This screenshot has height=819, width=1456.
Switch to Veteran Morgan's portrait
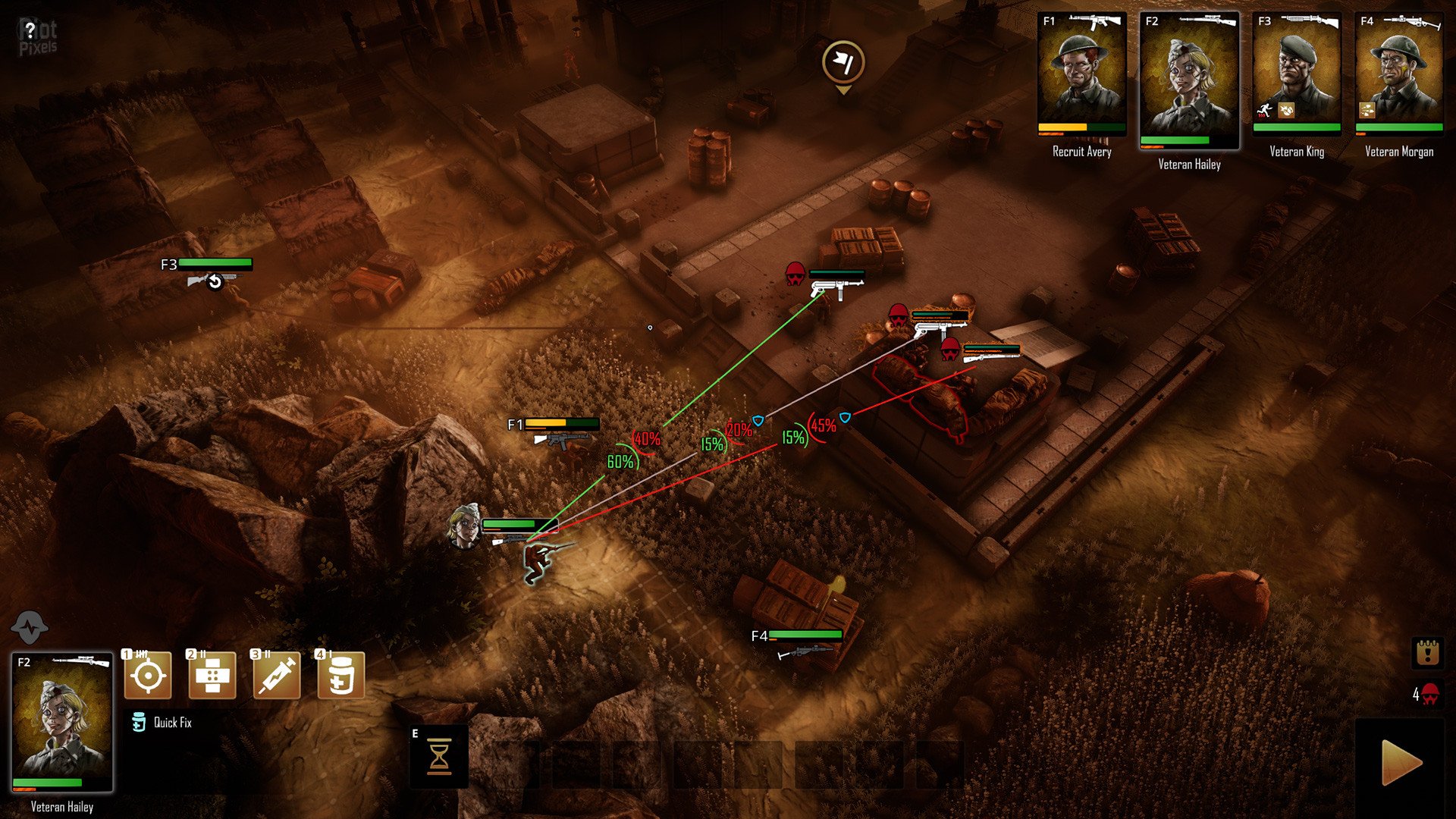1398,76
